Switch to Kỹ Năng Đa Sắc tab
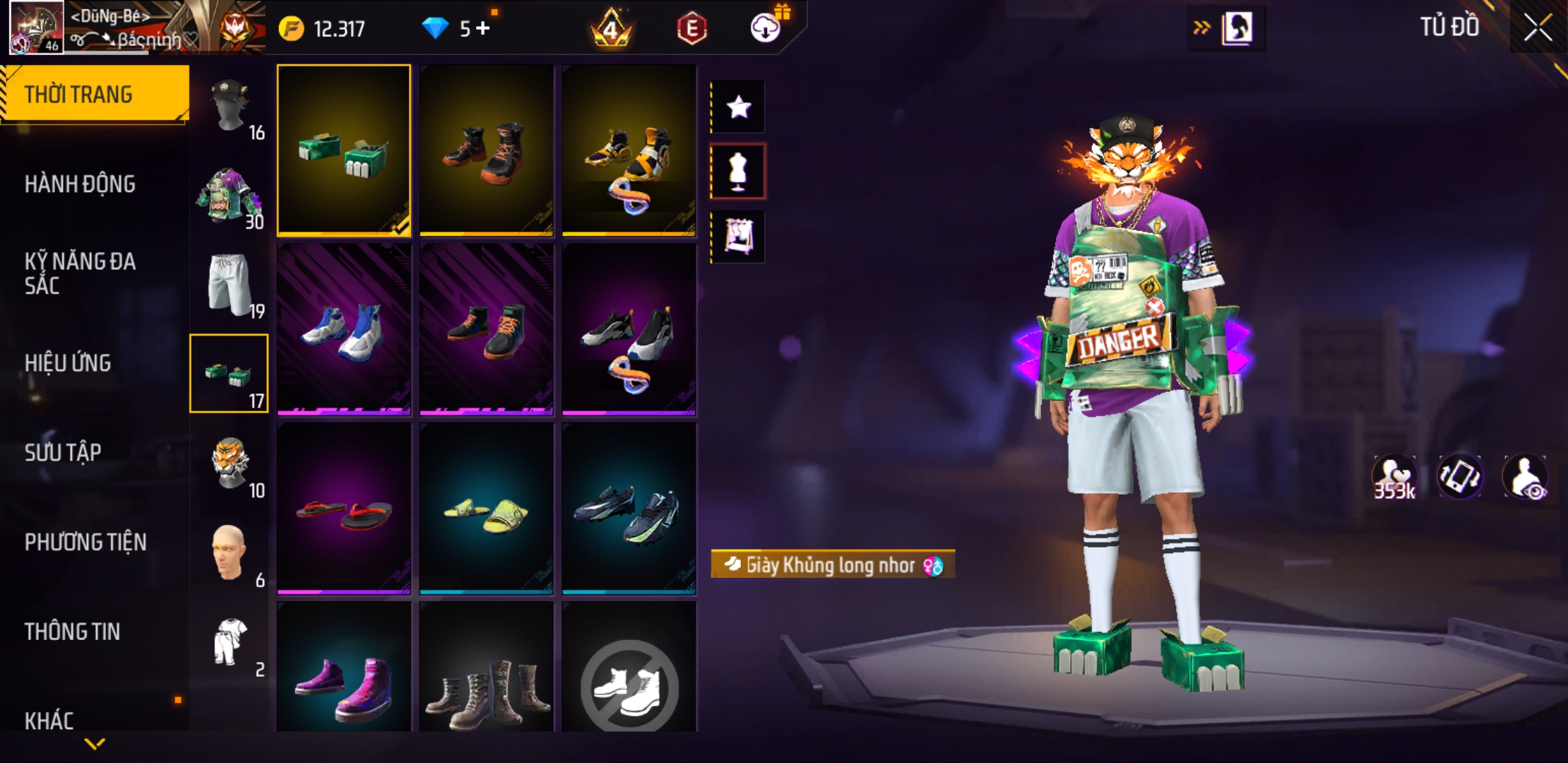 tap(80, 273)
